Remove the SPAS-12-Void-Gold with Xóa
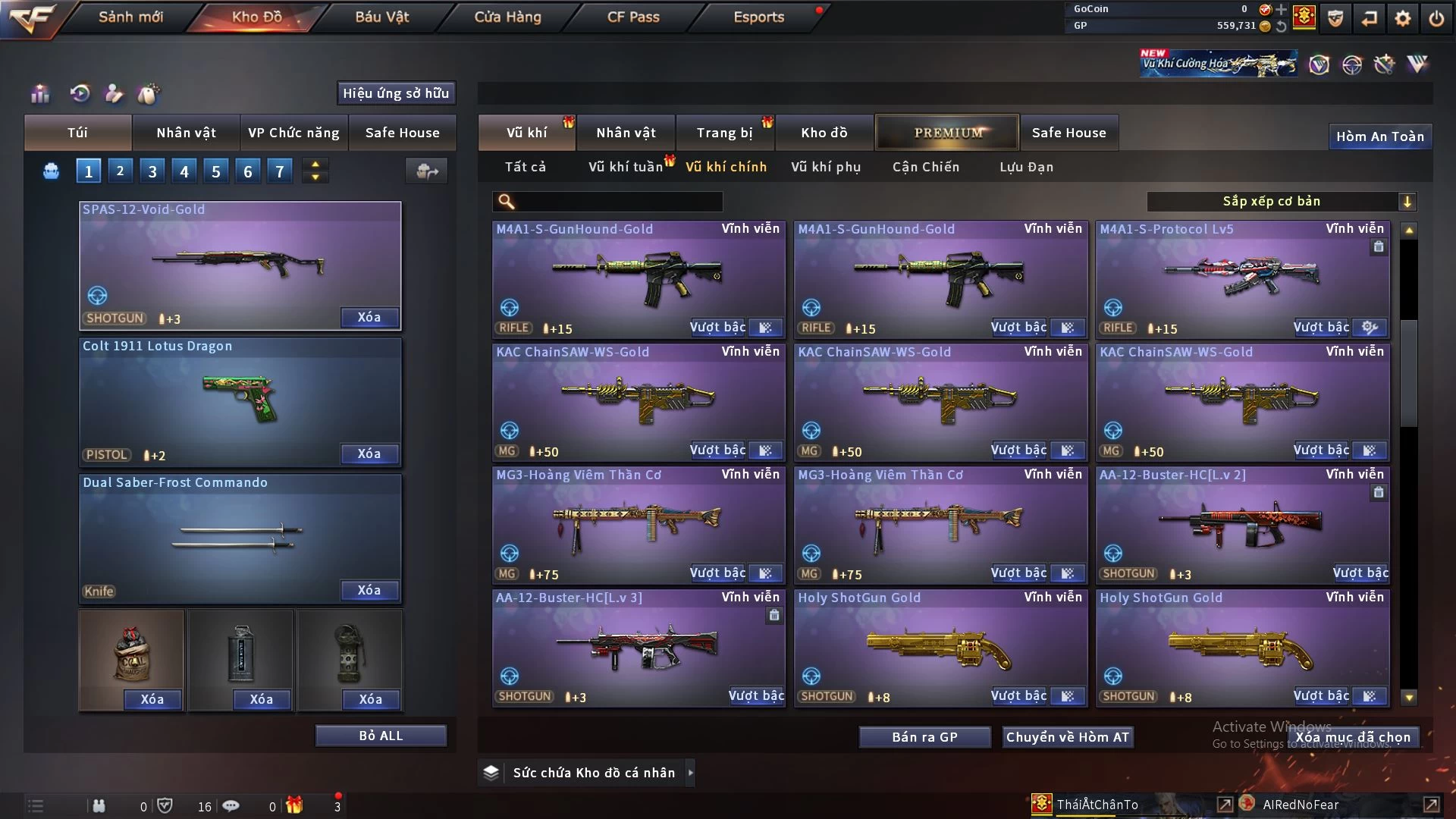The image size is (1456, 819). tap(369, 318)
